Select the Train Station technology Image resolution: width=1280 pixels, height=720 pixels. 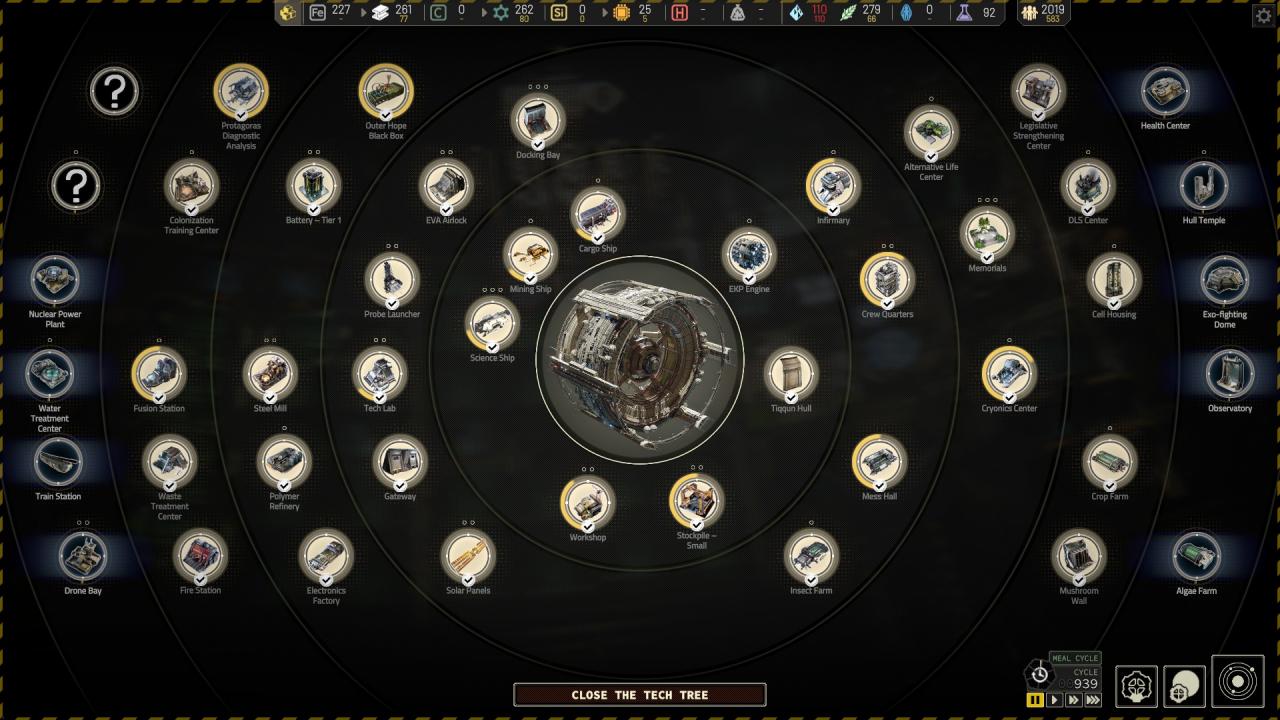(58, 462)
